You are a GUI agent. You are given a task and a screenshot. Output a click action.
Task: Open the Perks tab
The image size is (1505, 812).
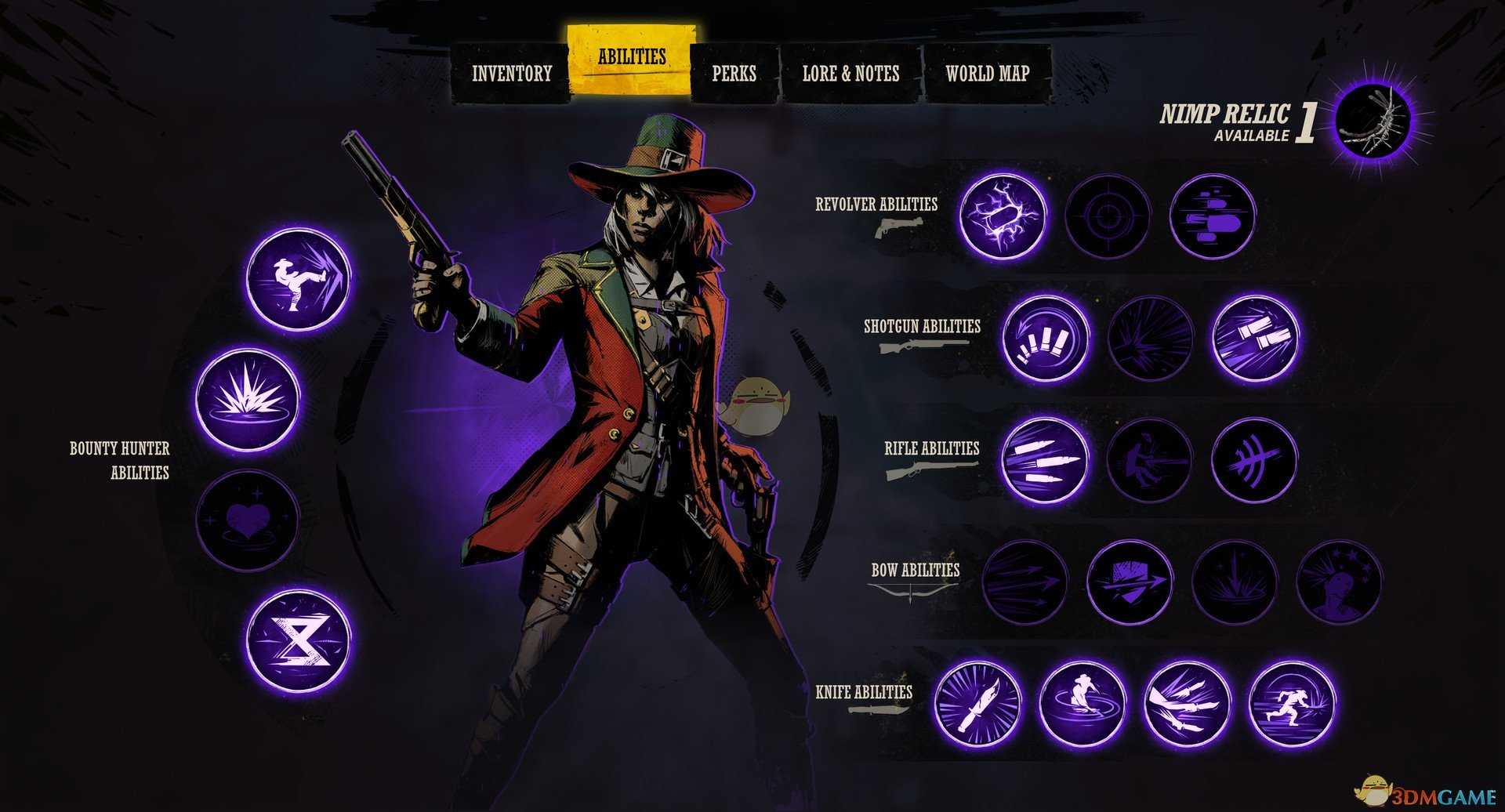(x=734, y=74)
